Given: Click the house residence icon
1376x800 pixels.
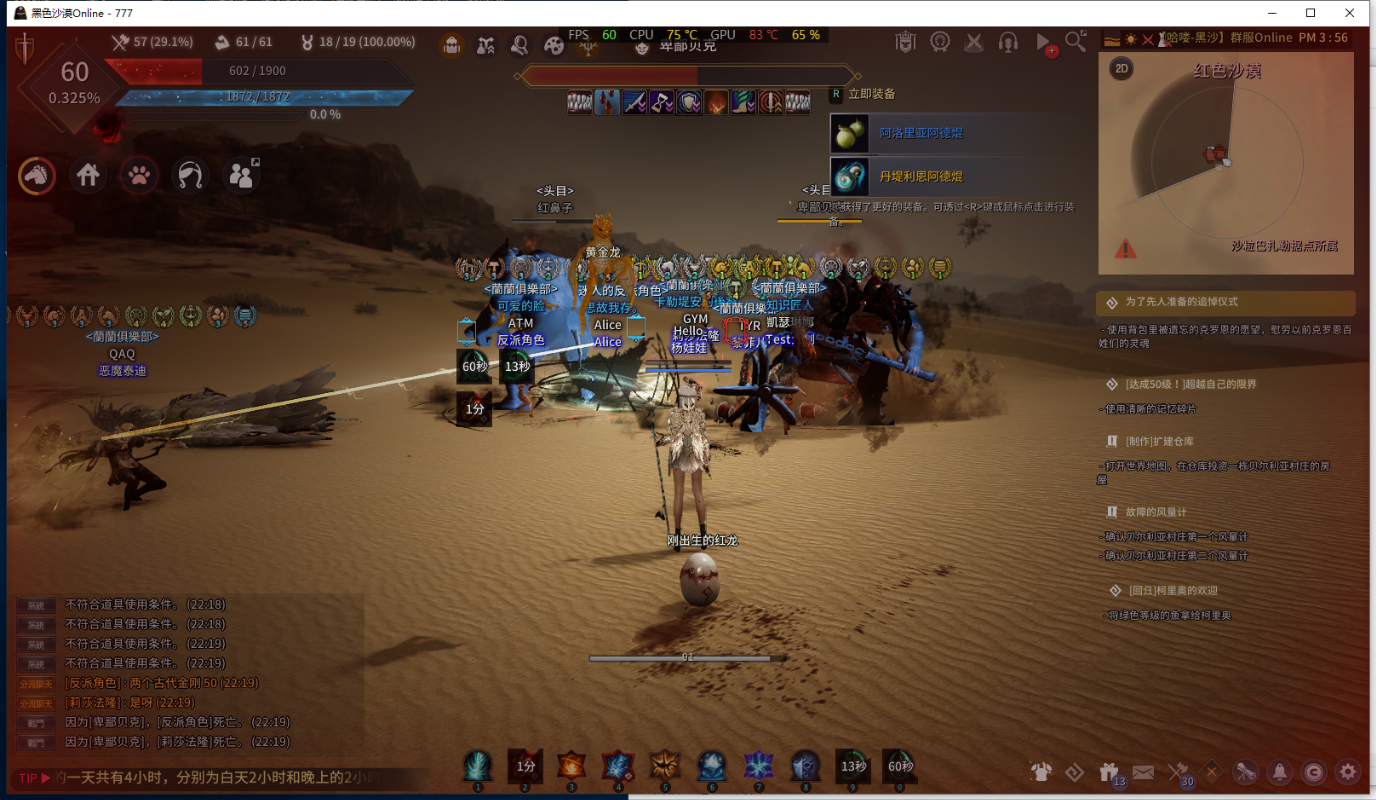Looking at the screenshot, I should pos(89,175).
